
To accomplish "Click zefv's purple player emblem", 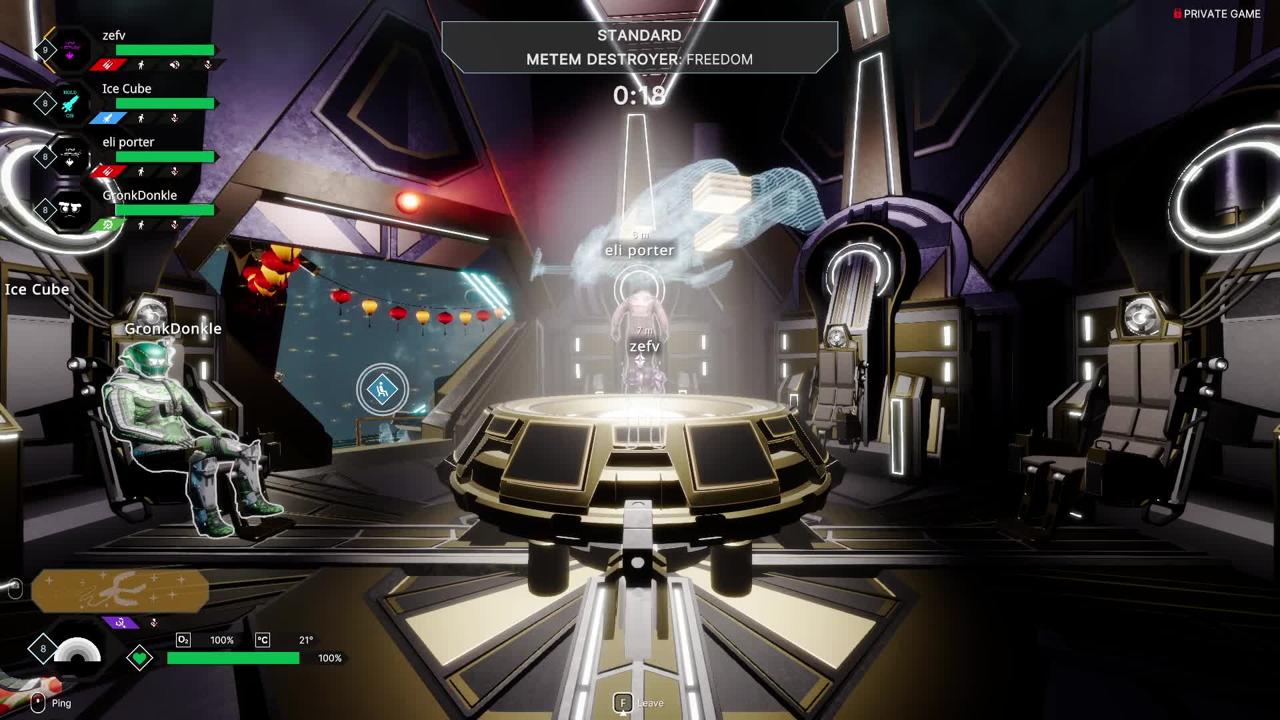I will (70, 50).
